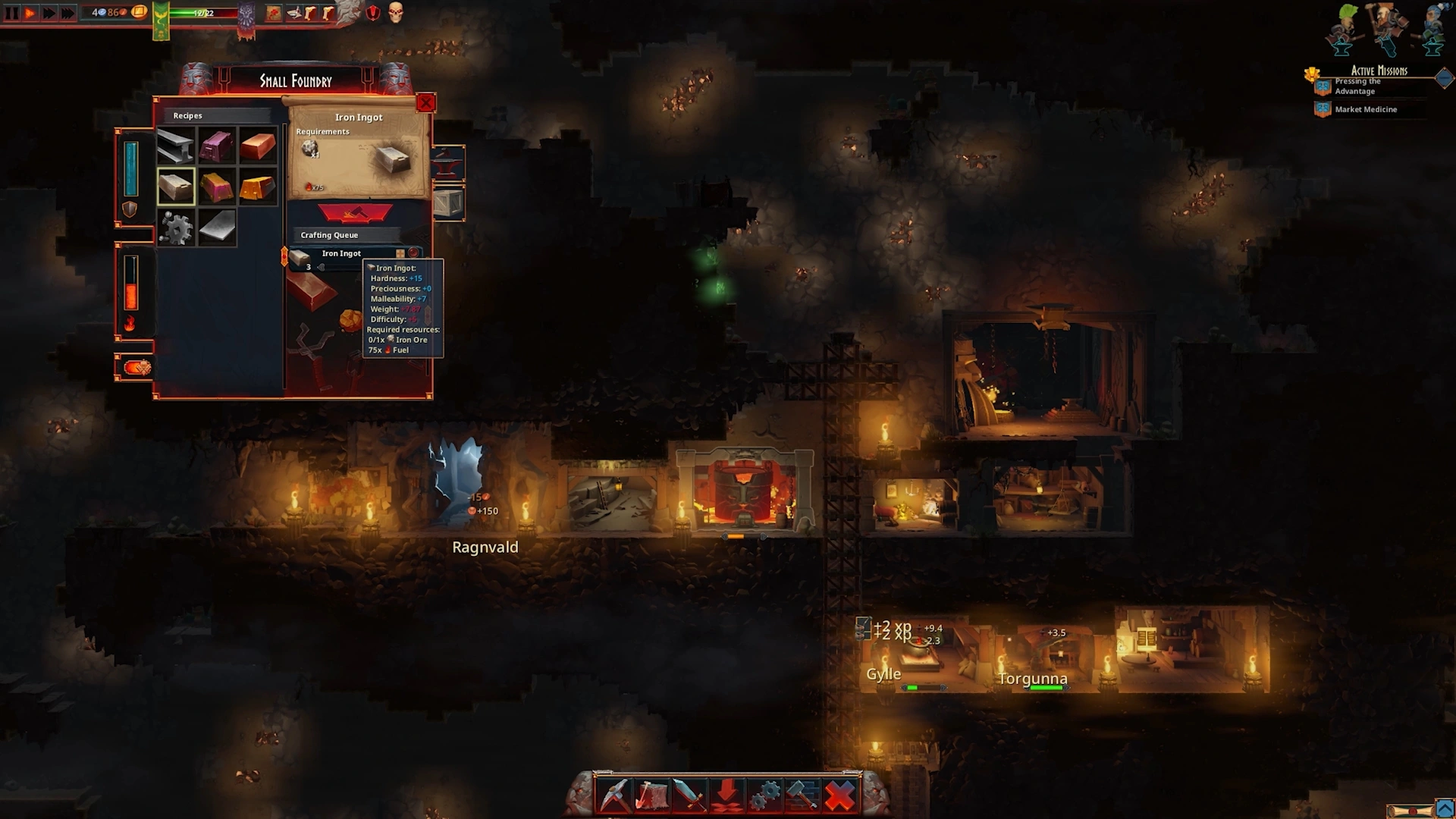The height and width of the screenshot is (819, 1456).
Task: Open the Pressing the Advantage mission
Action: tap(1357, 86)
